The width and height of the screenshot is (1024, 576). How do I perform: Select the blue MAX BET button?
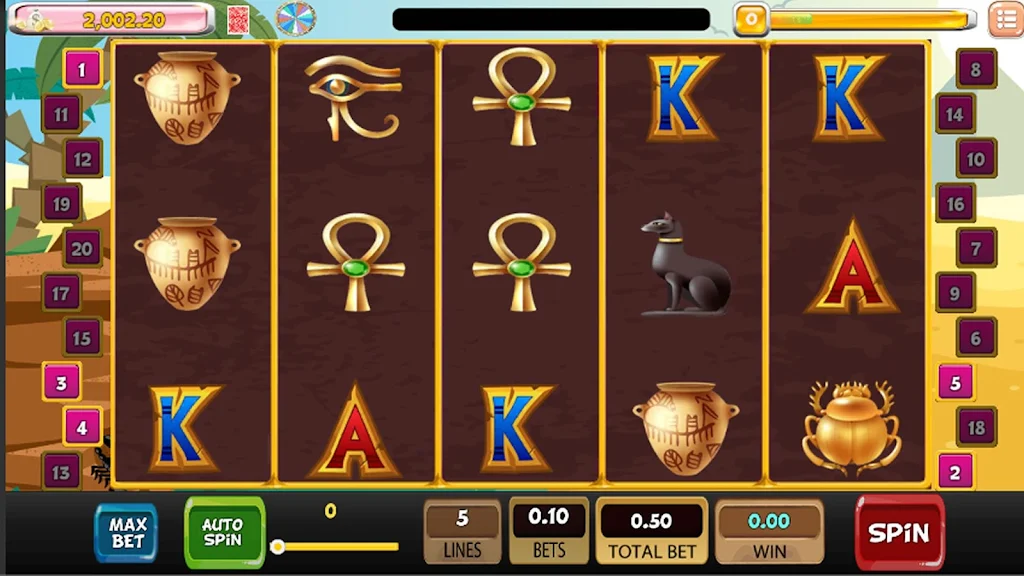coord(127,532)
